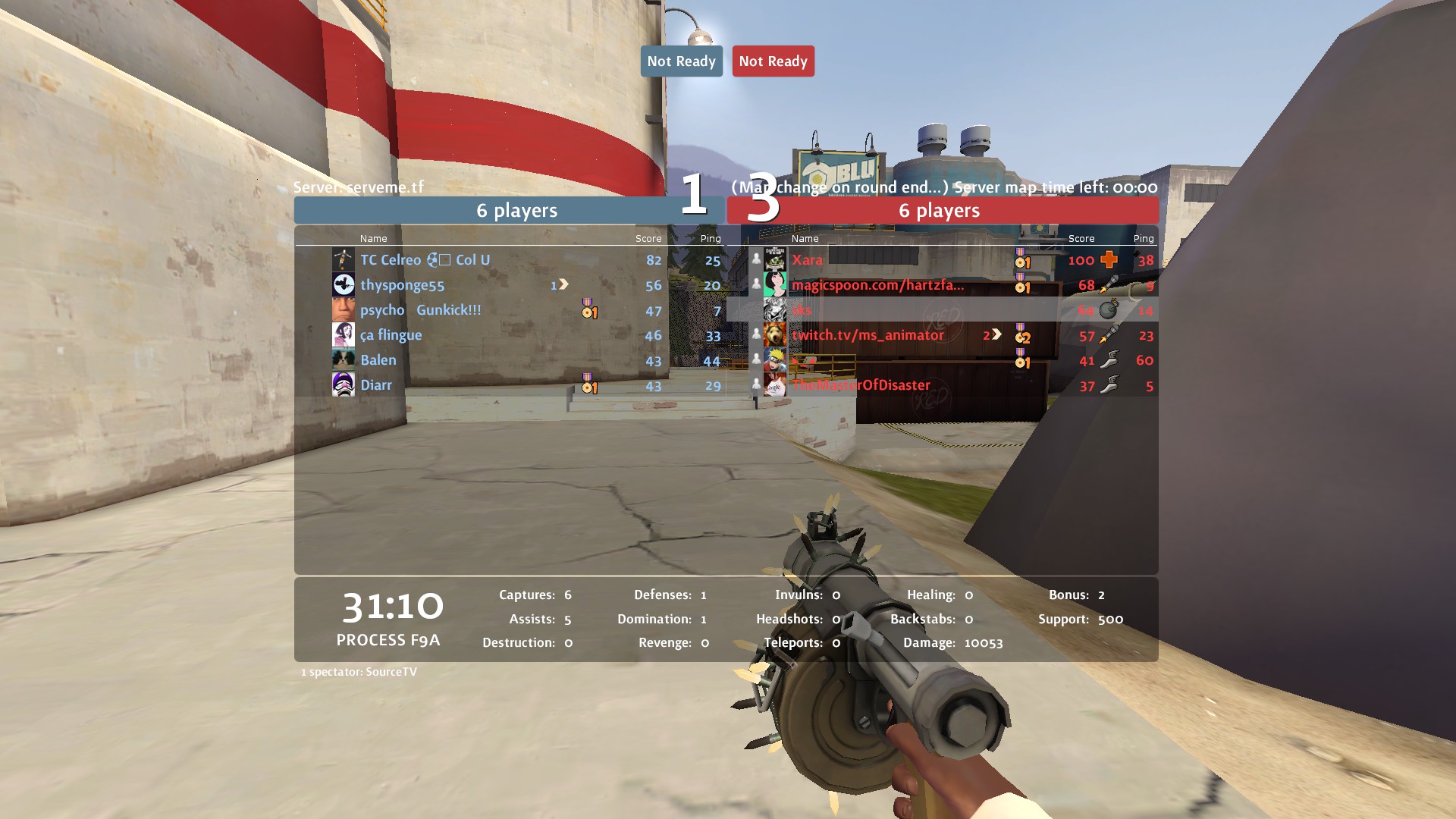This screenshot has height=819, width=1456.
Task: Click Xara's avatar thumbnail
Action: click(x=774, y=260)
